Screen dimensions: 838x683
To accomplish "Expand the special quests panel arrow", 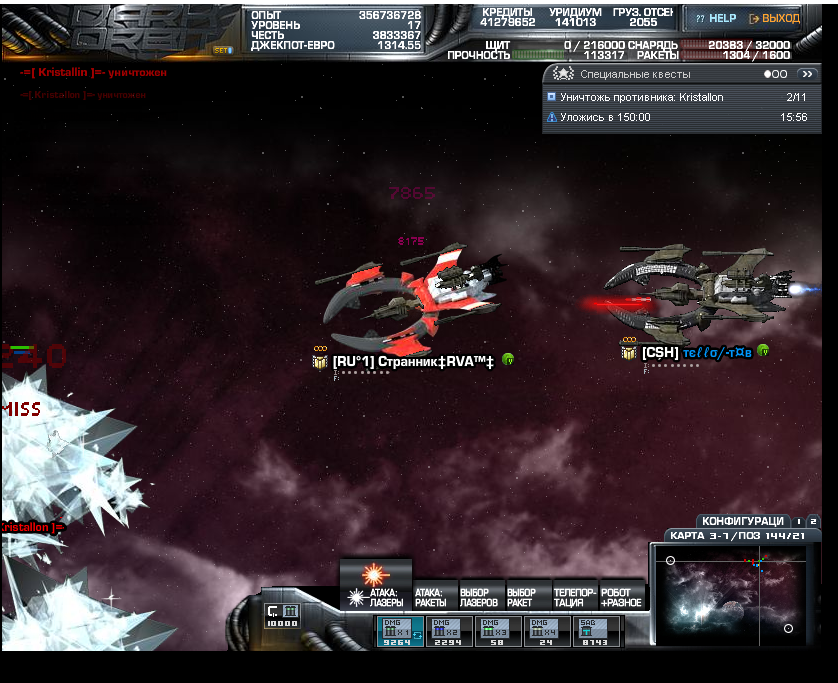I will click(807, 74).
